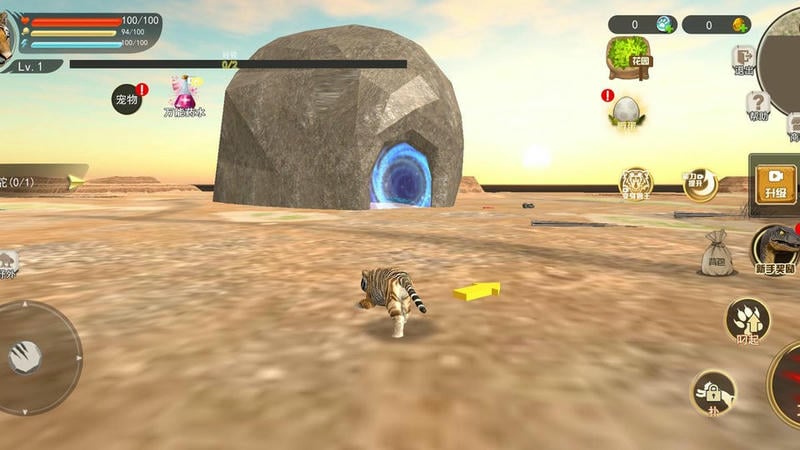Open the 花园 garden basket
Screen dimensions: 800x450
pos(627,56)
